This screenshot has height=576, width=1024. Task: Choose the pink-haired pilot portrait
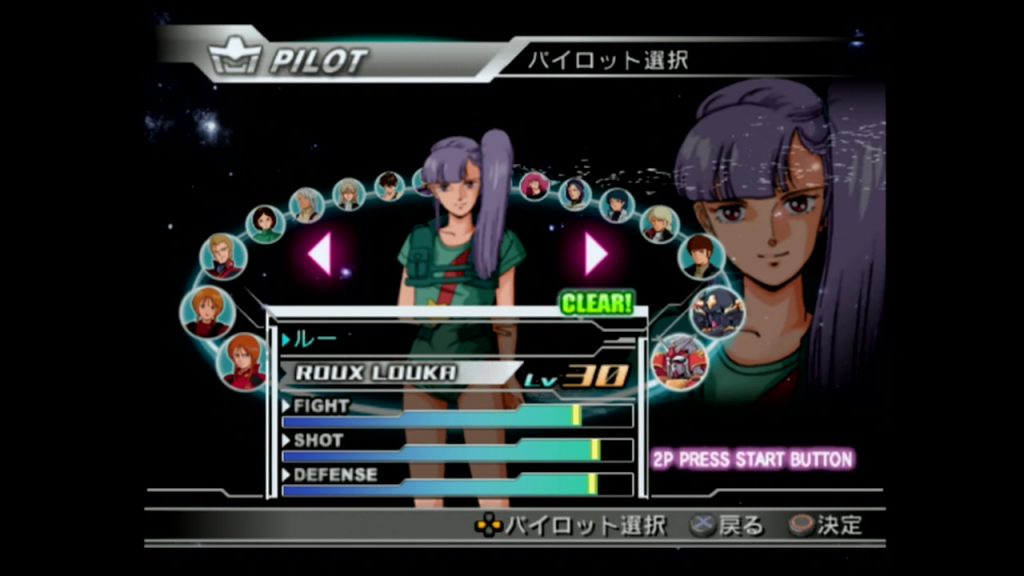[x=535, y=185]
